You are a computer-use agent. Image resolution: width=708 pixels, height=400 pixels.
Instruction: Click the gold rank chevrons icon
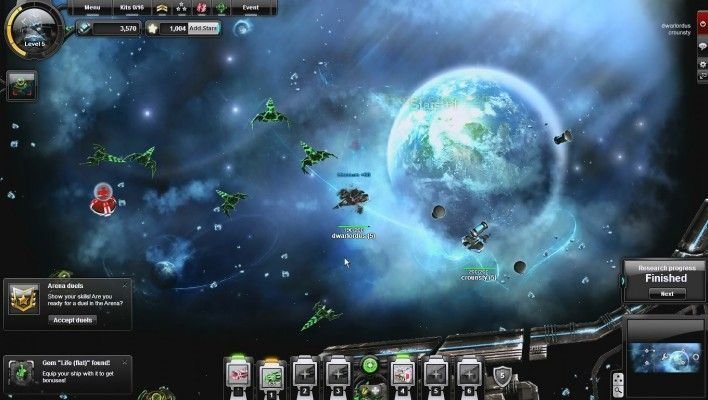pyautogui.click(x=160, y=9)
